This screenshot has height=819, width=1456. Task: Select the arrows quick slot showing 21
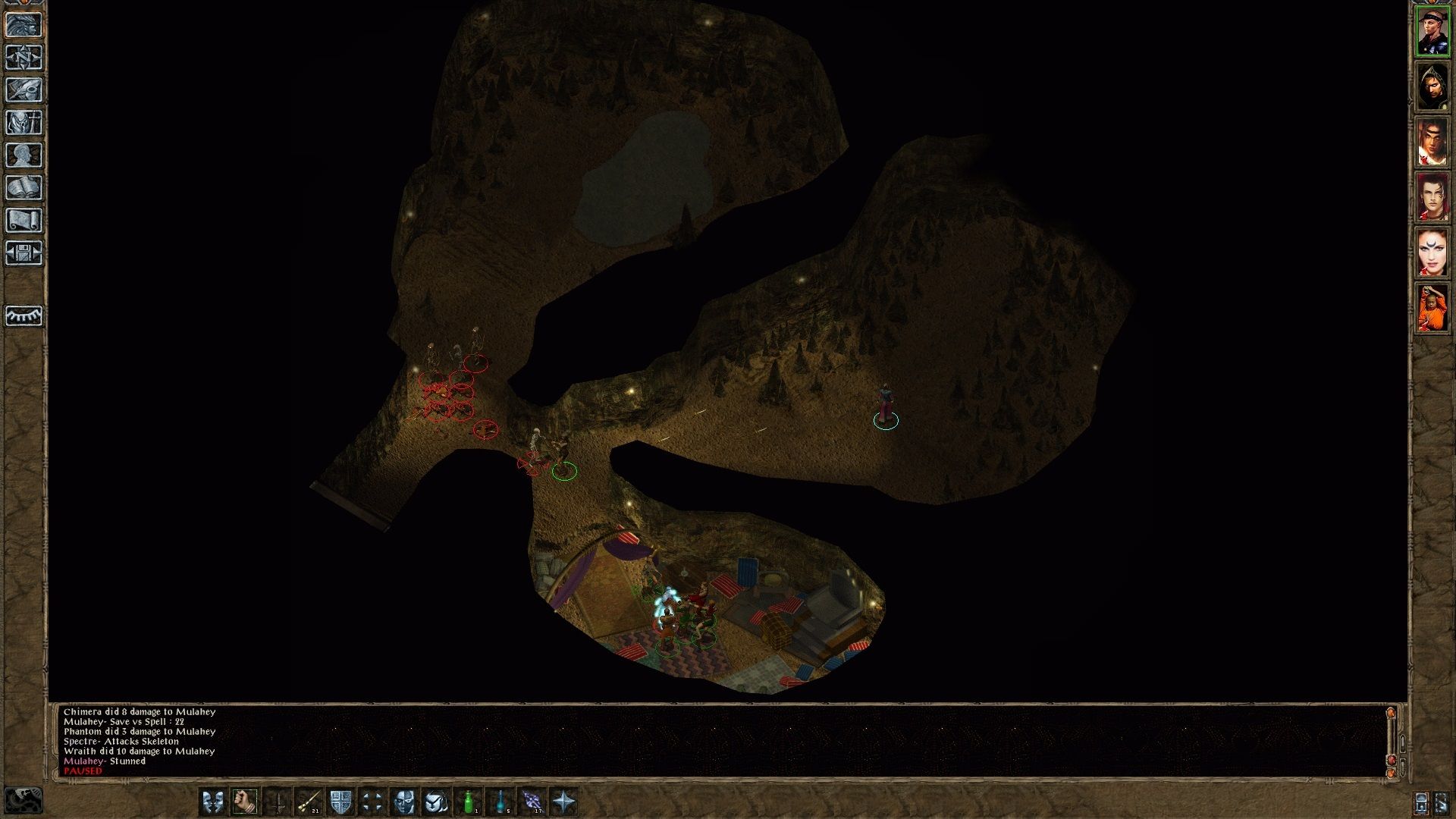pos(309,802)
